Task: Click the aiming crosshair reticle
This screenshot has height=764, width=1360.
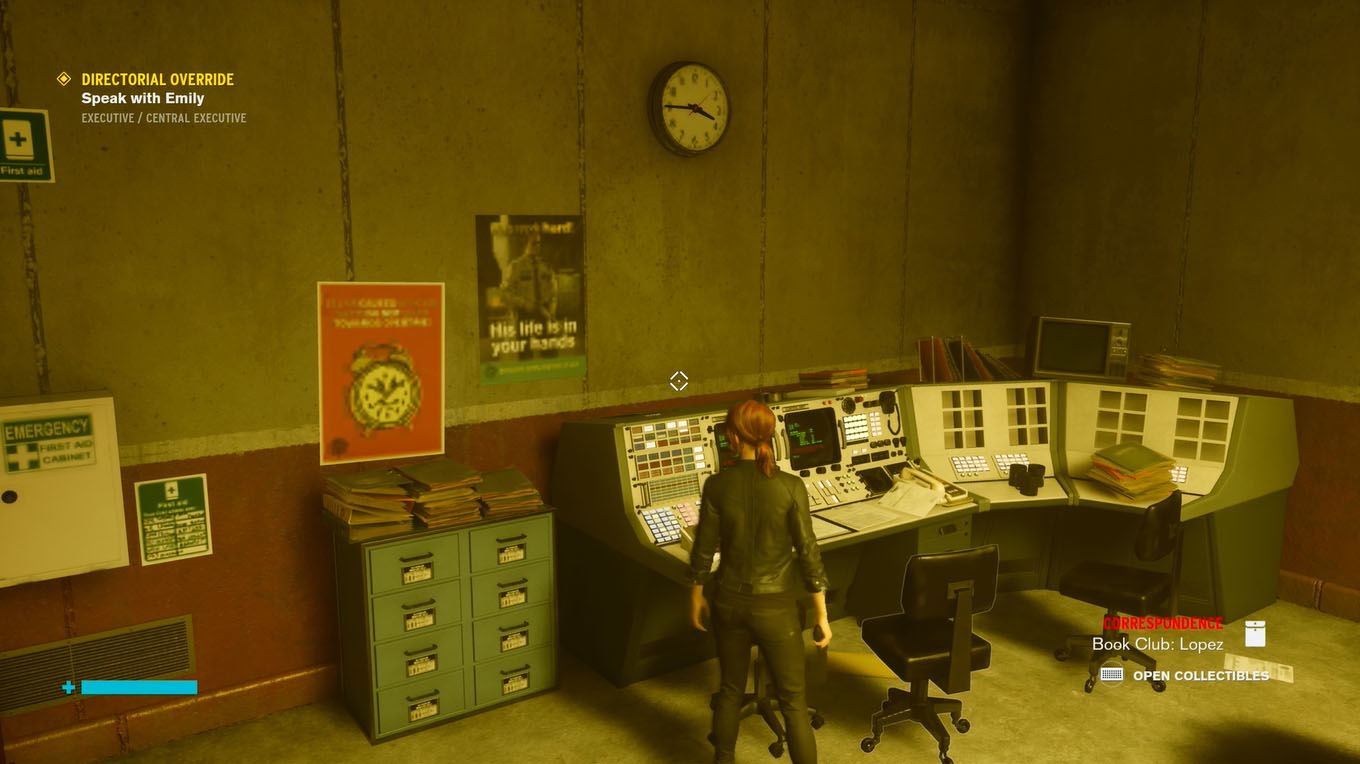Action: tap(679, 381)
